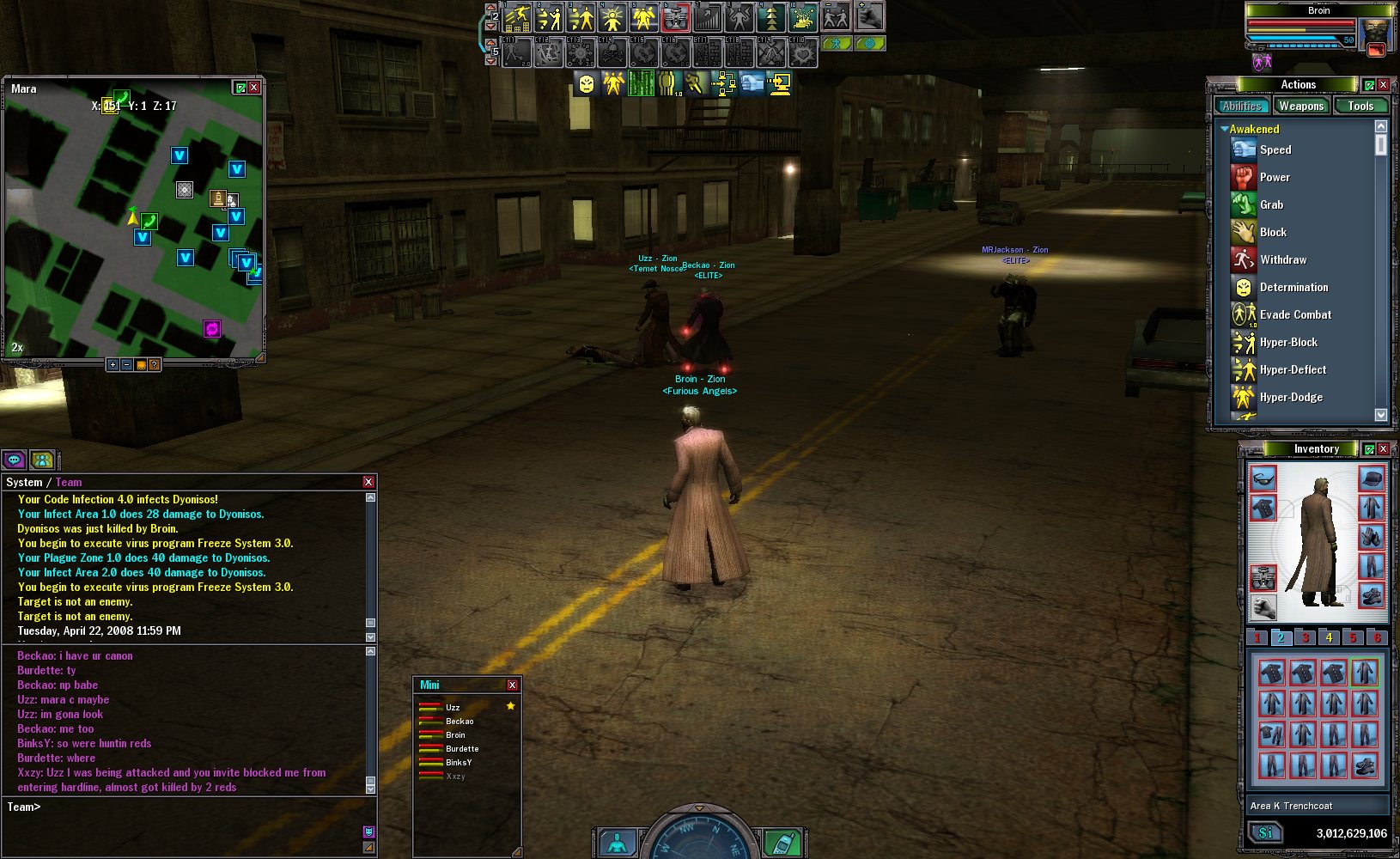Activate Determination ability
Image resolution: width=1400 pixels, height=859 pixels.
click(x=1293, y=287)
